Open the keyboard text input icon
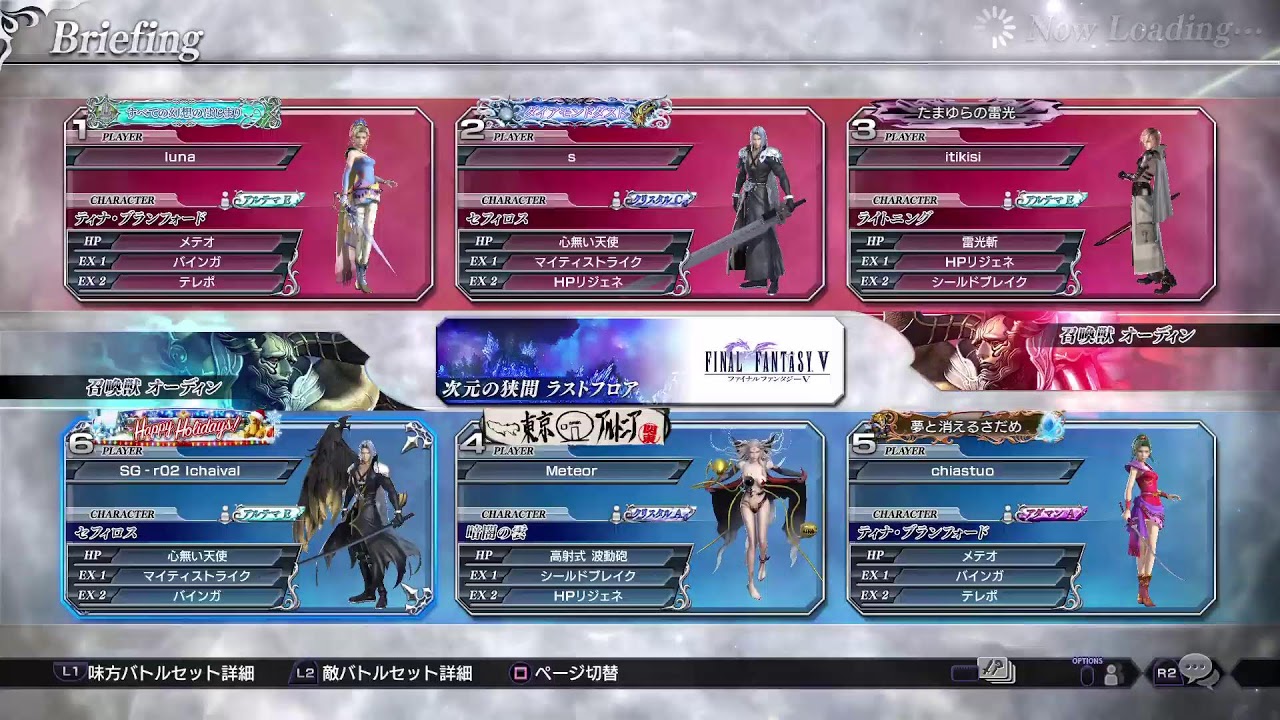 coord(996,672)
